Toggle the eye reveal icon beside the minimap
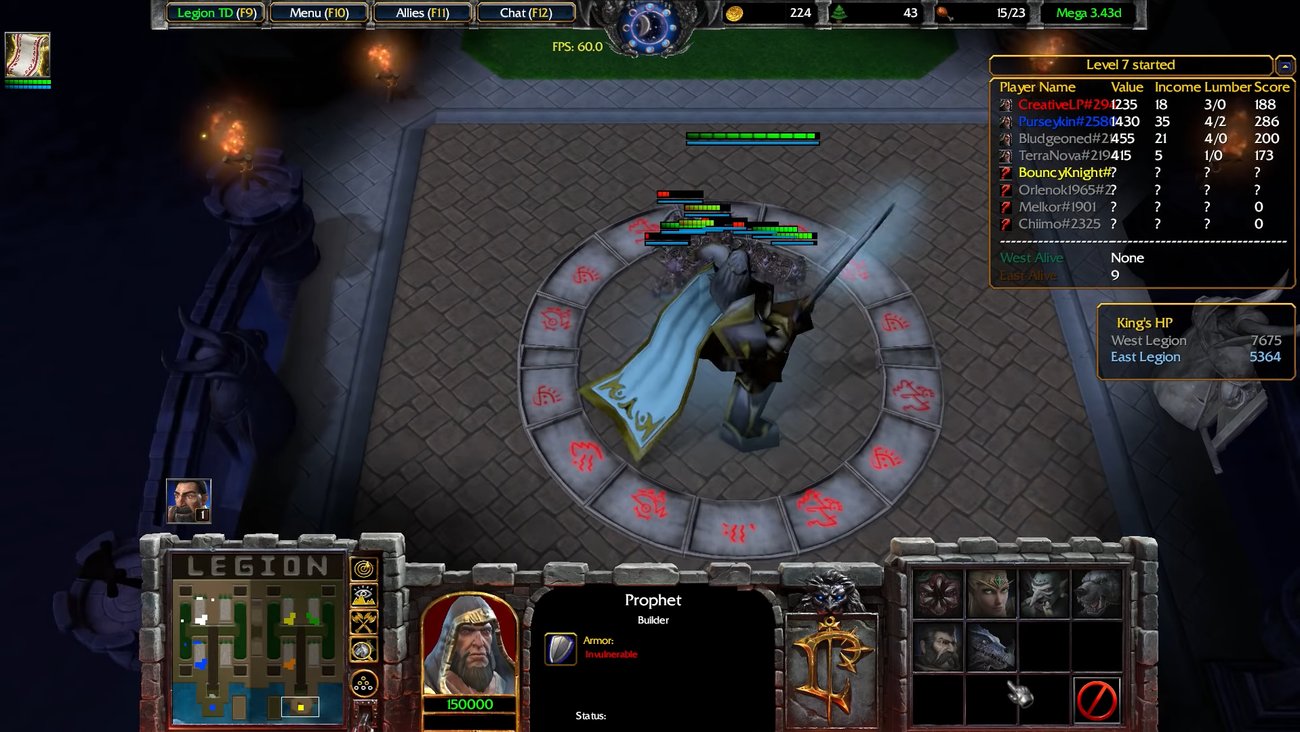Screen dimensions: 1300x732 [x=362, y=596]
